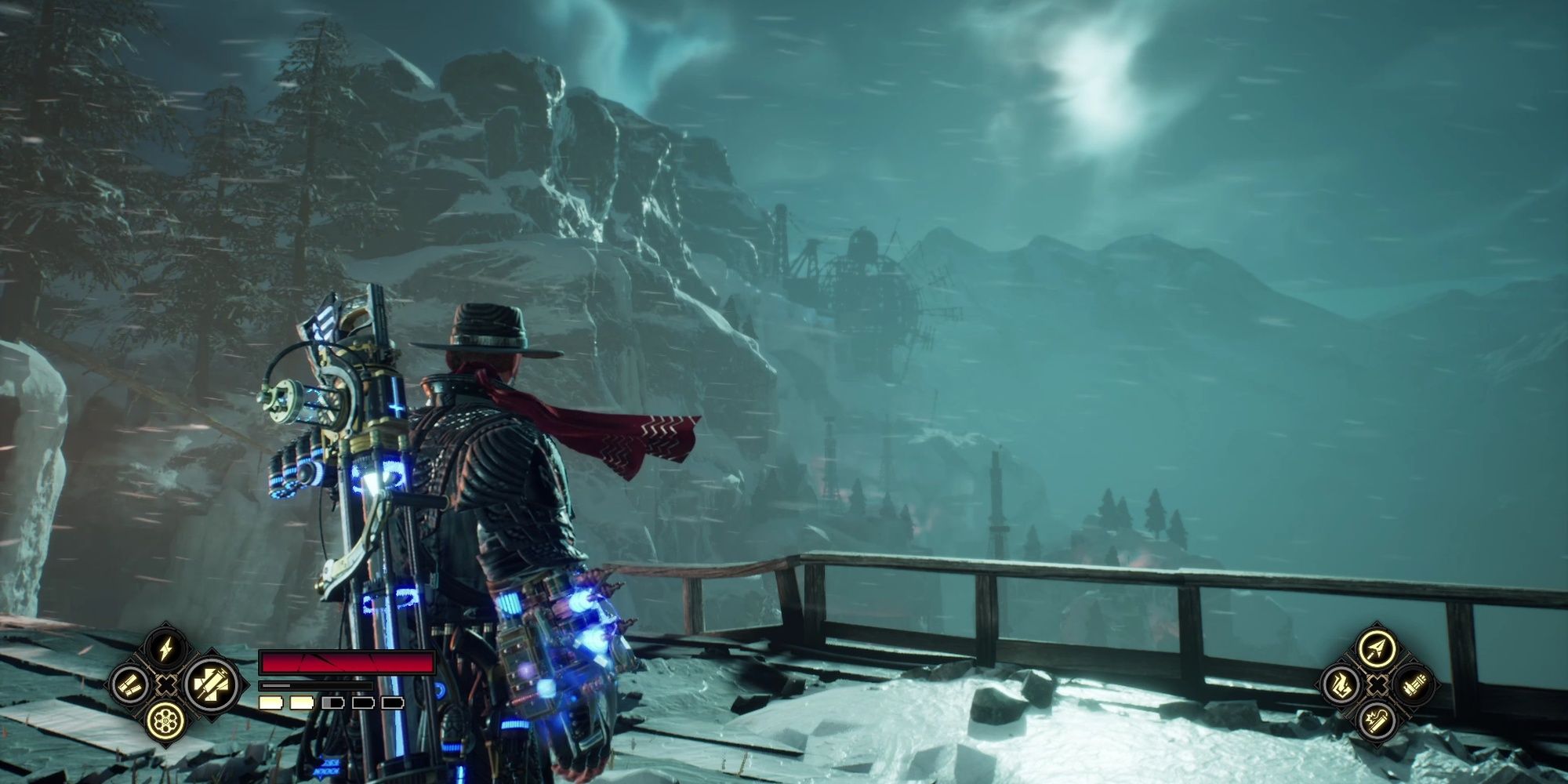
Task: Select the rifle cartridges ammo icon
Action: (1414, 687)
